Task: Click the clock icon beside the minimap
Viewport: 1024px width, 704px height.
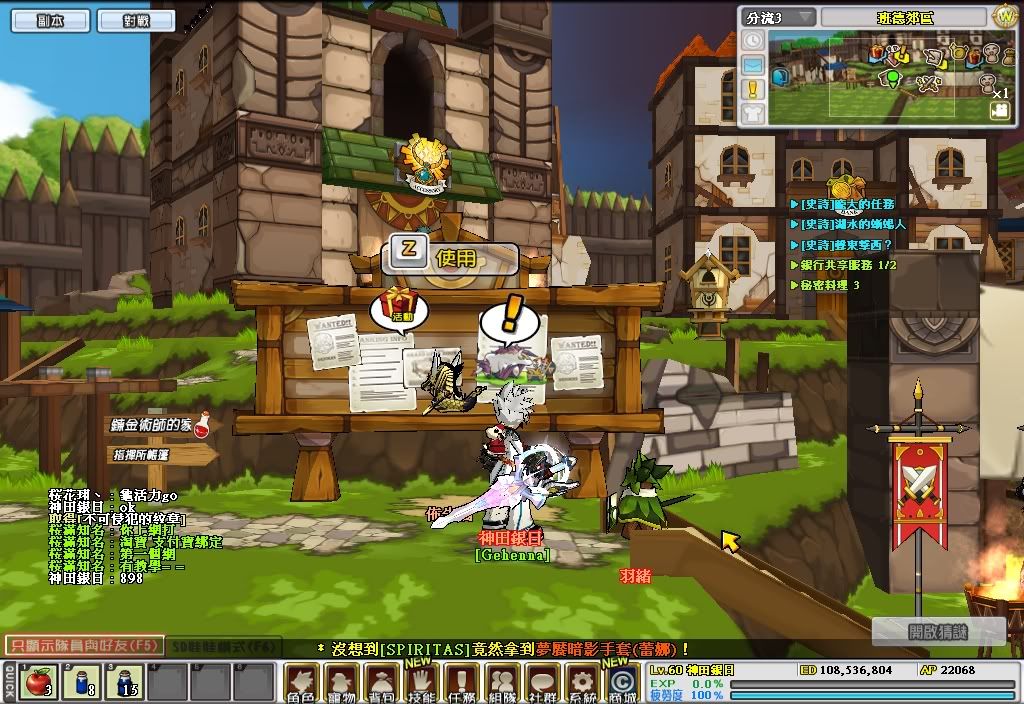Action: click(752, 41)
